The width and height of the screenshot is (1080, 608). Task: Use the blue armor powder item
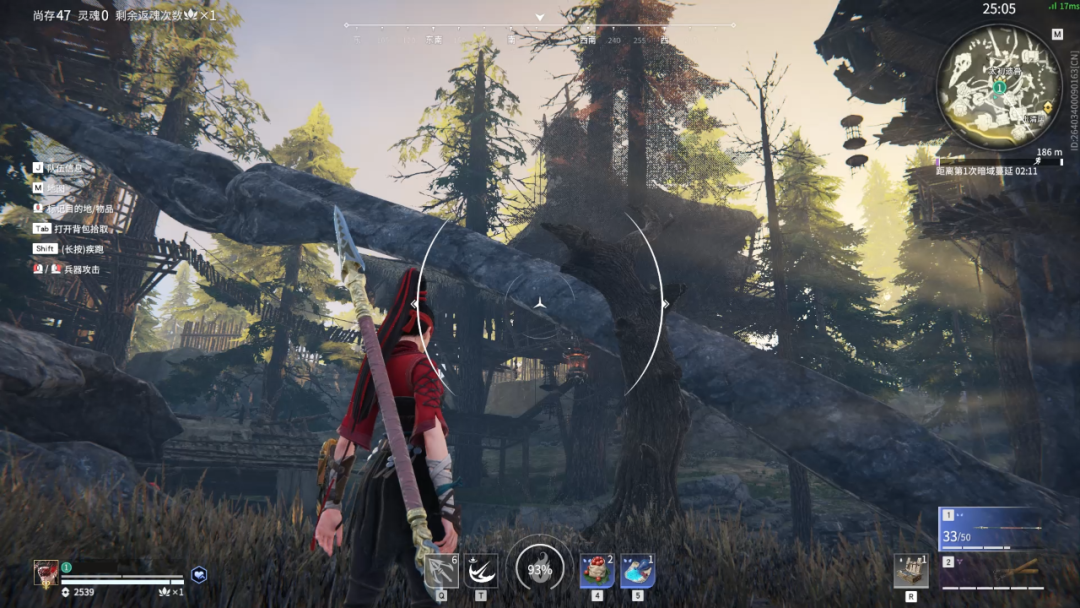(x=637, y=571)
